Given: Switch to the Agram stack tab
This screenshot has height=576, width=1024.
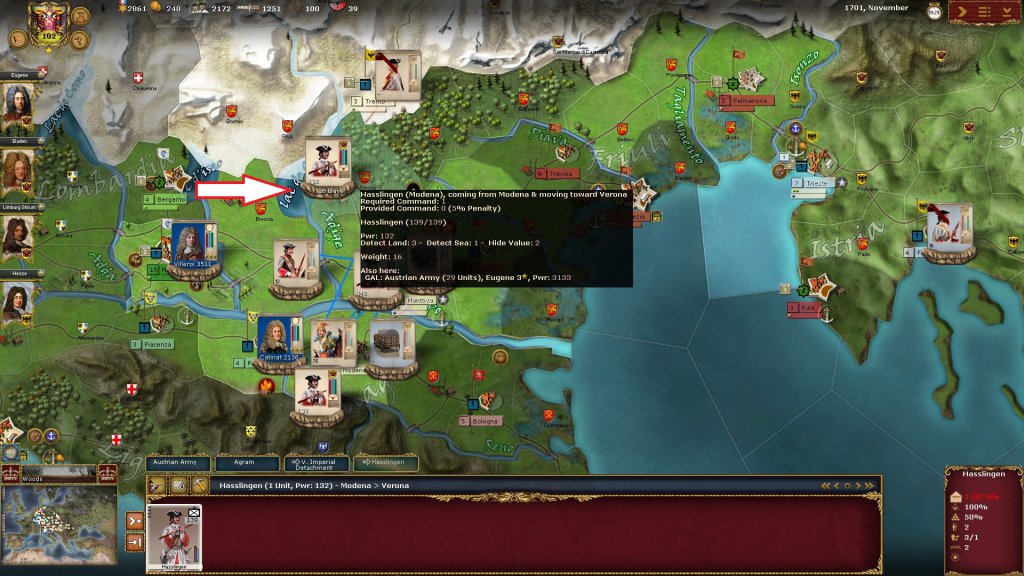Looking at the screenshot, I should click(x=250, y=463).
